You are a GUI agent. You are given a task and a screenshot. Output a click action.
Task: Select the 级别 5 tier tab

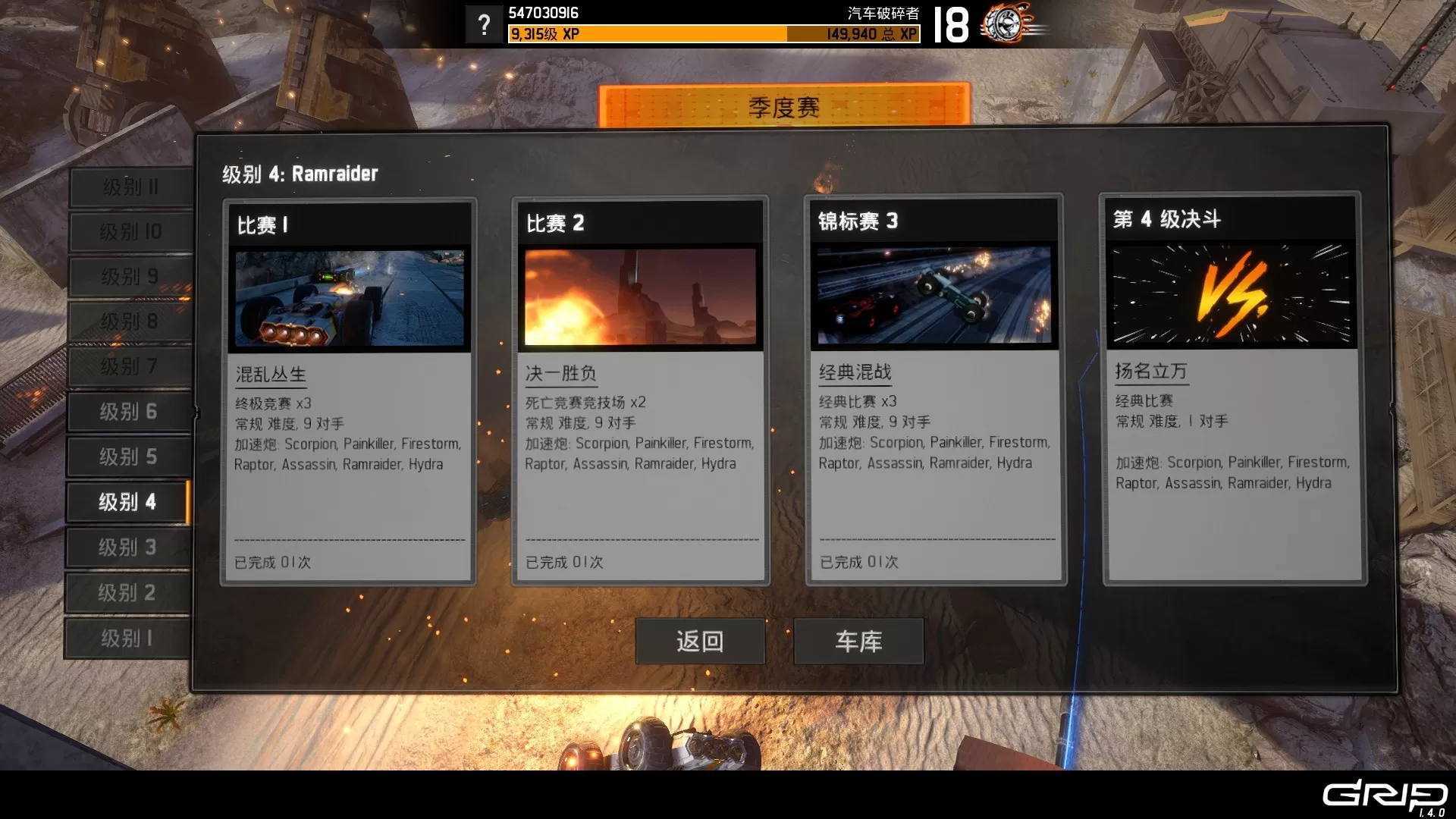[x=128, y=457]
